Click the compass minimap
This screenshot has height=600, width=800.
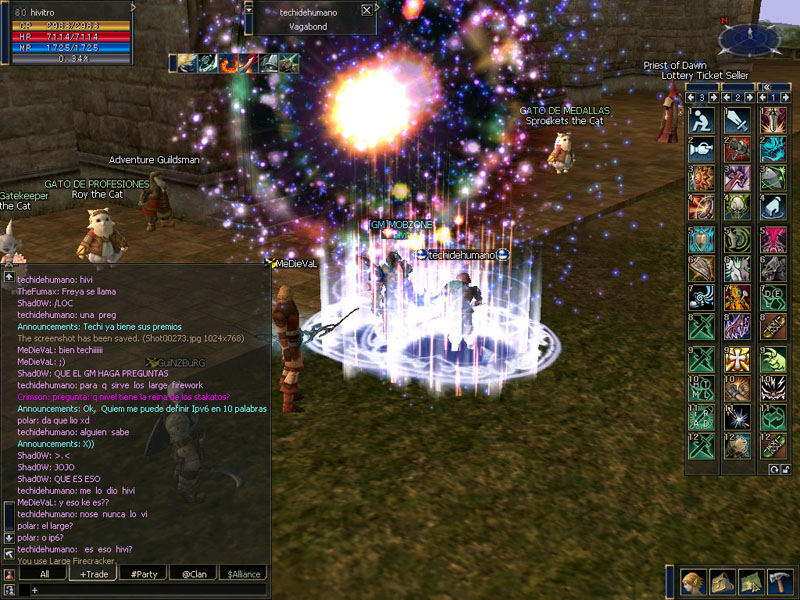(749, 37)
